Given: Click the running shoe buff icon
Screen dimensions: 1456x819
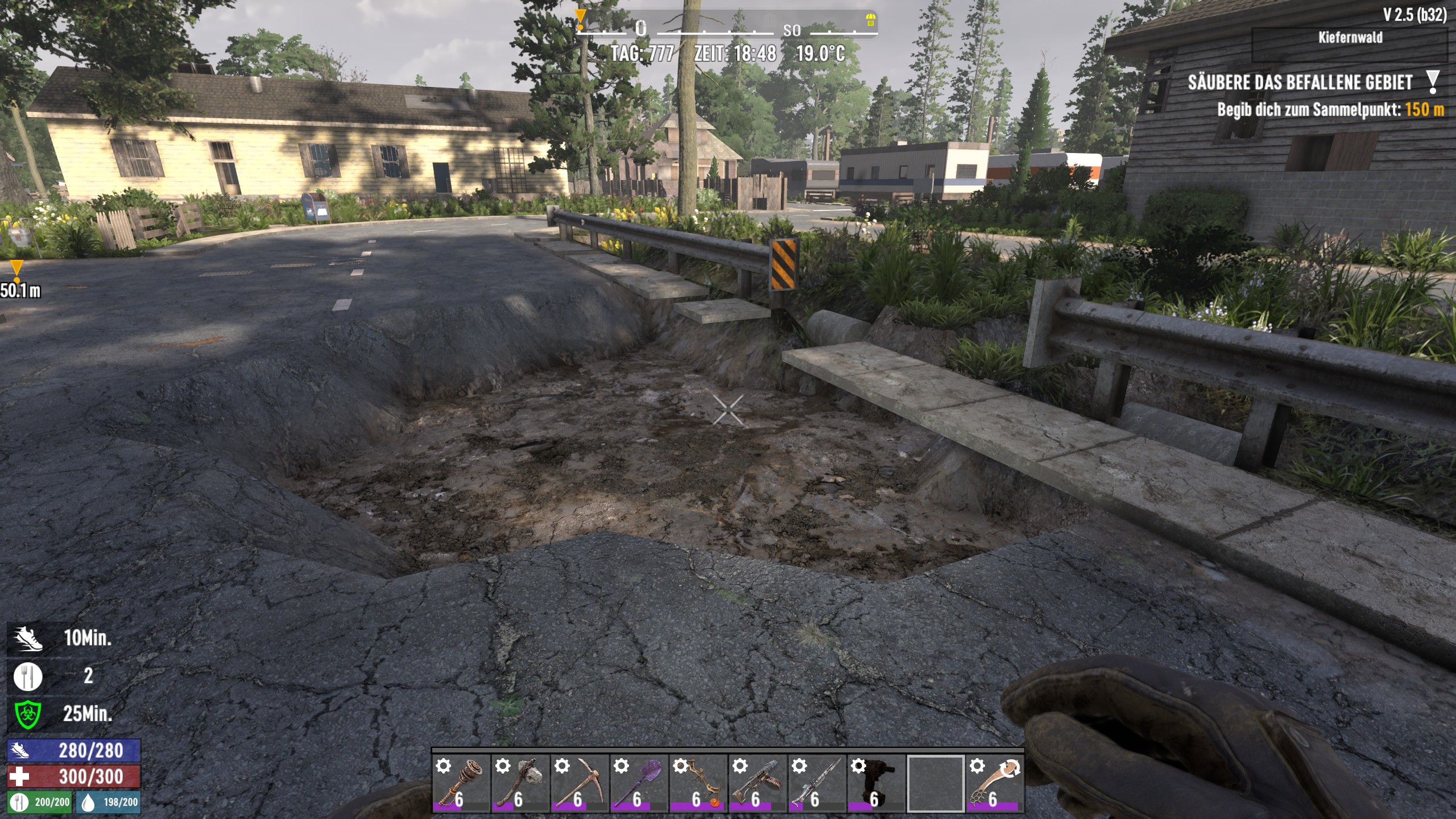Looking at the screenshot, I should (x=28, y=638).
